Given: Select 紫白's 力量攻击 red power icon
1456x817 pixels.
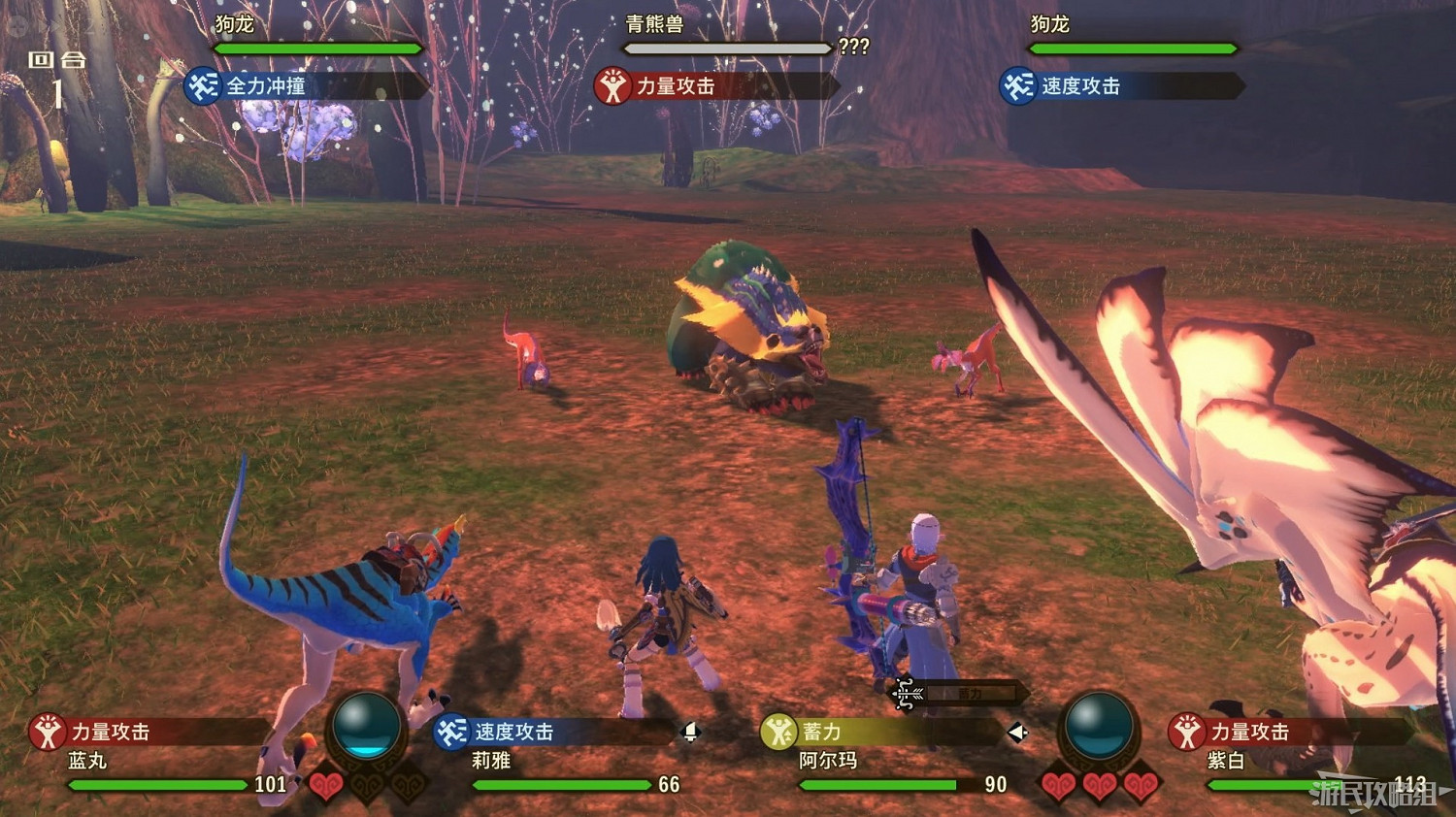Looking at the screenshot, I should point(1186,733).
